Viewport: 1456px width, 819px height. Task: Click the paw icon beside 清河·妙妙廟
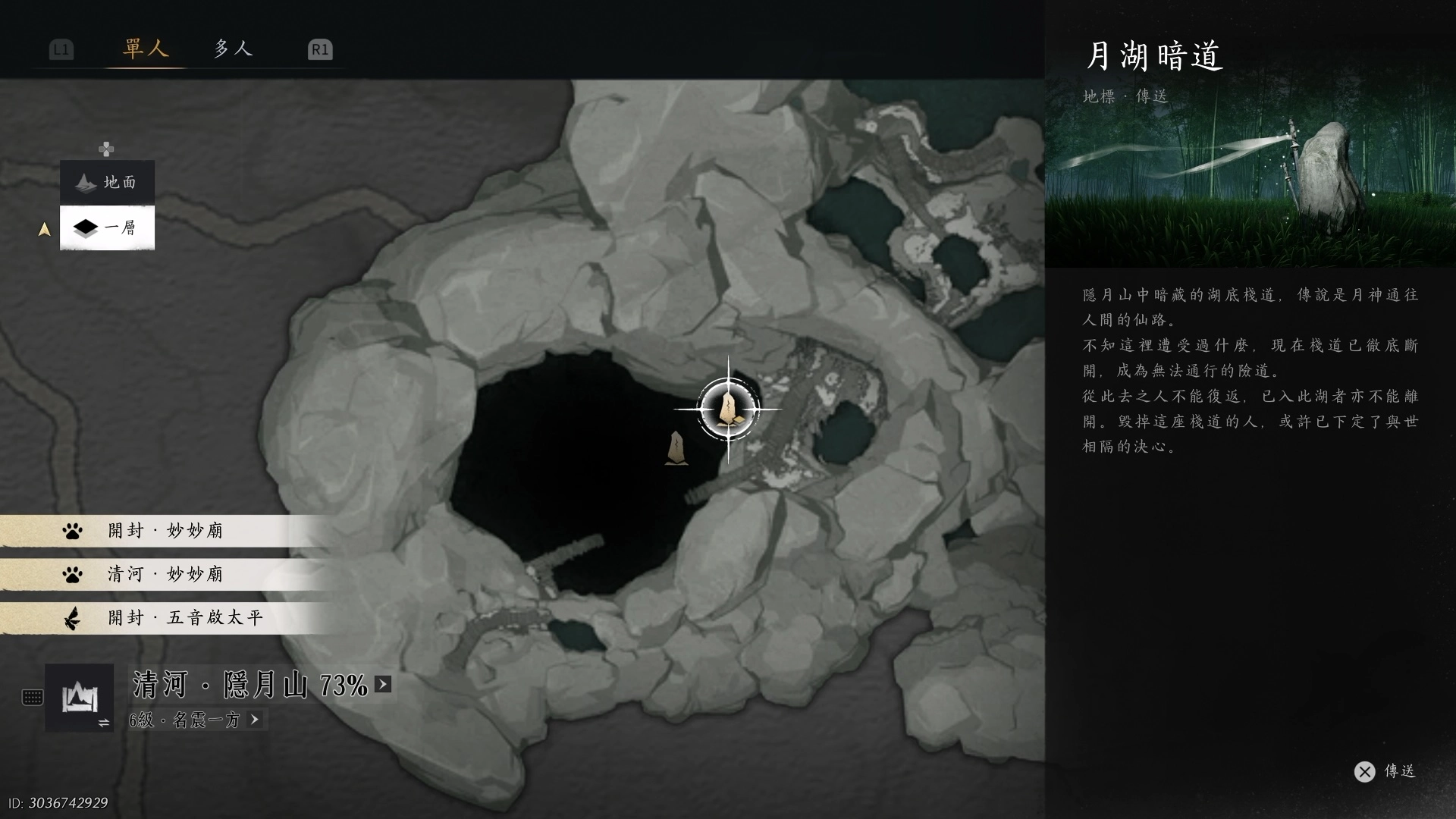tap(73, 574)
